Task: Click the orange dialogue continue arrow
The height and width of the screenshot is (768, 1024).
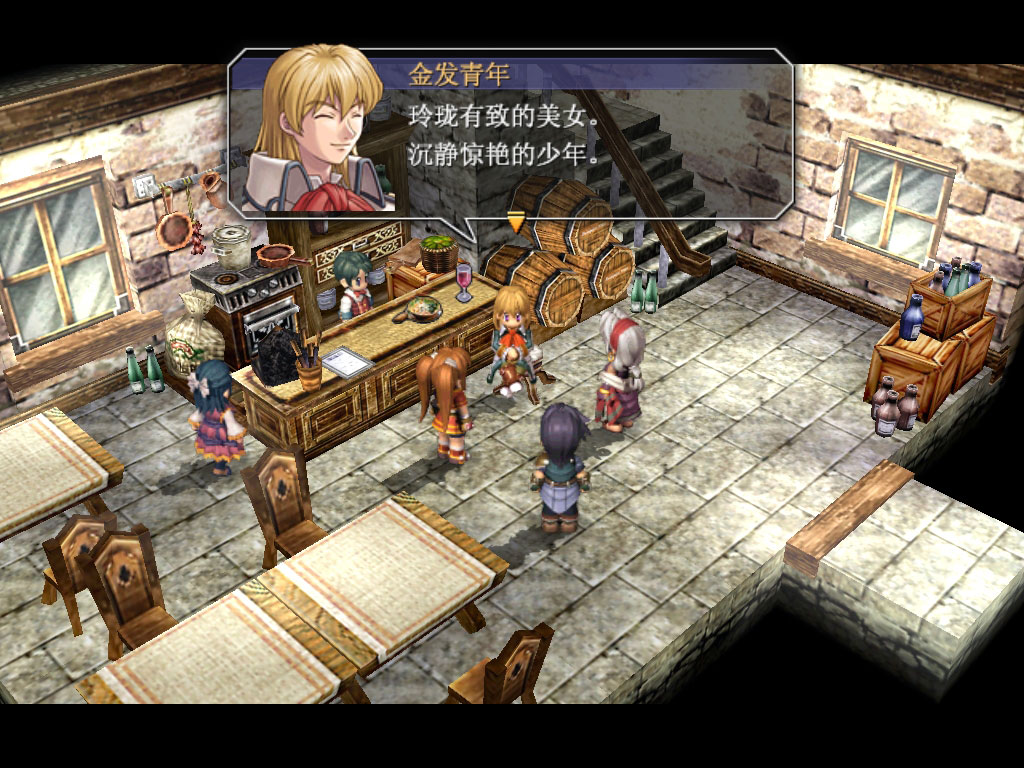Action: (x=516, y=221)
